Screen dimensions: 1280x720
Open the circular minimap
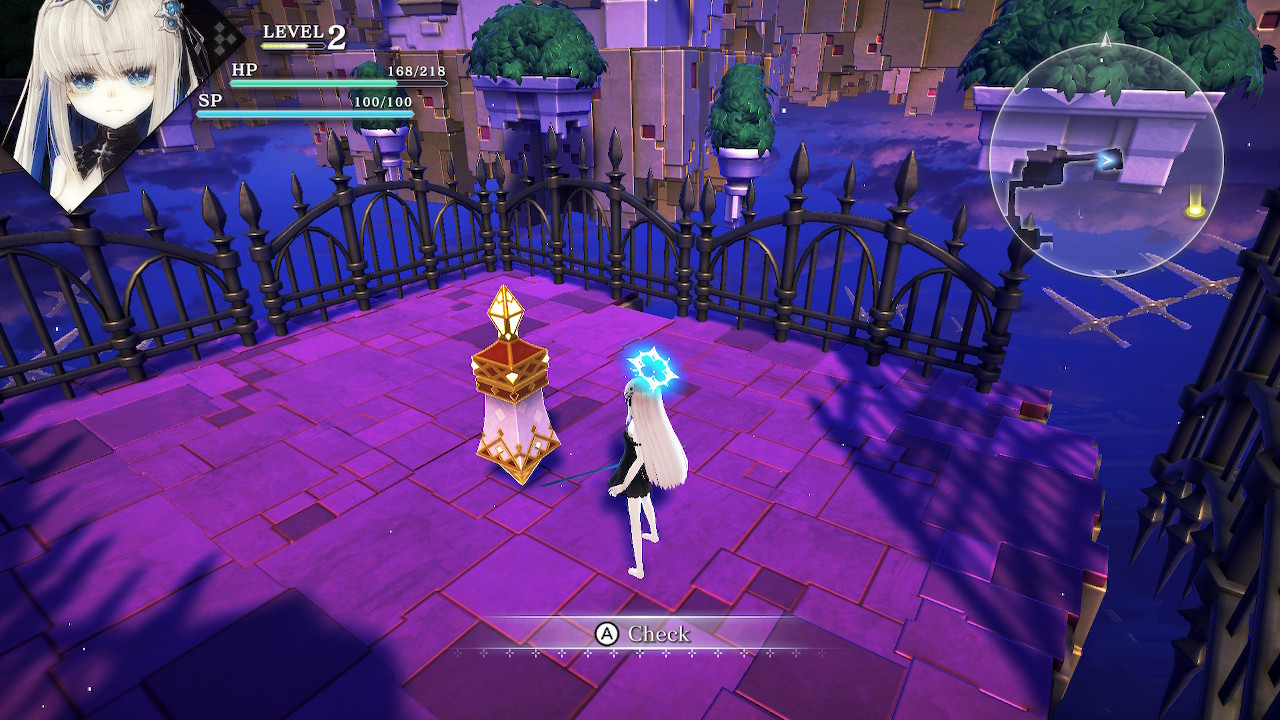click(x=1106, y=160)
